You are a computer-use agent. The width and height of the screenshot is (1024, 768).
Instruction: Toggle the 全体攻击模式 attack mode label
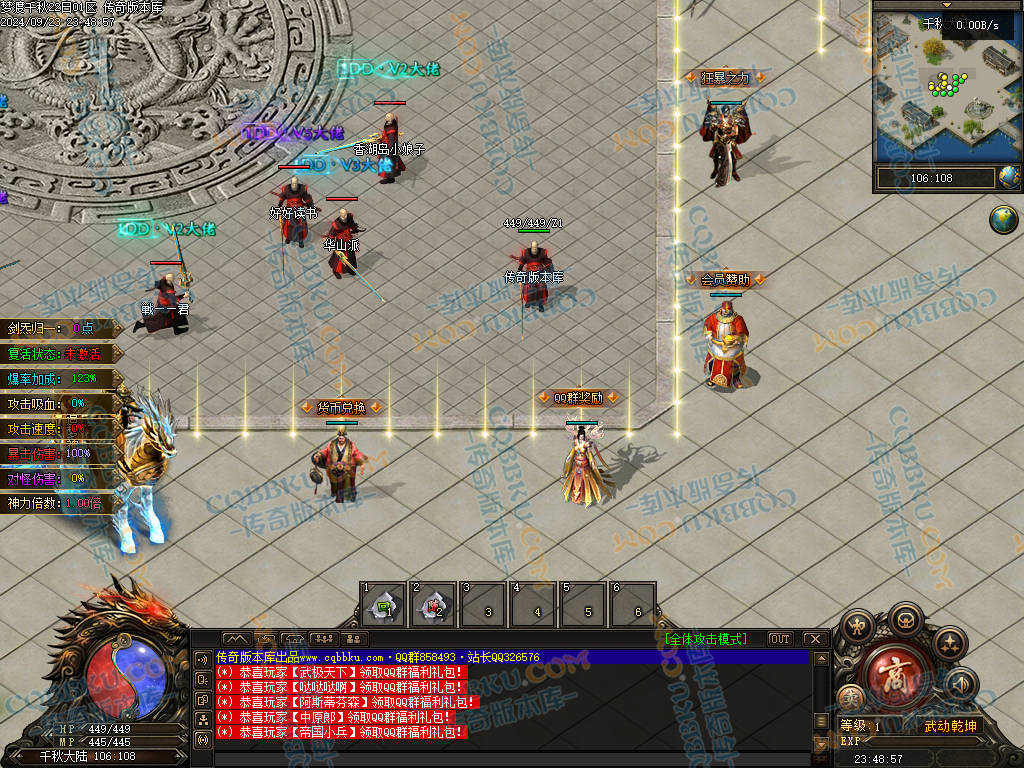pyautogui.click(x=705, y=639)
